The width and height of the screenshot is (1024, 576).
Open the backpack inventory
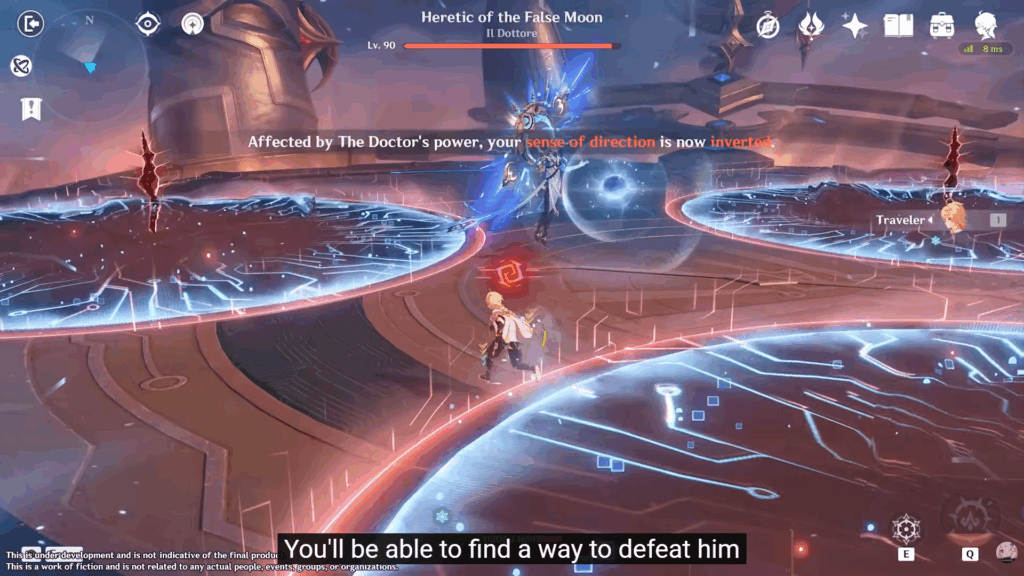click(x=941, y=26)
